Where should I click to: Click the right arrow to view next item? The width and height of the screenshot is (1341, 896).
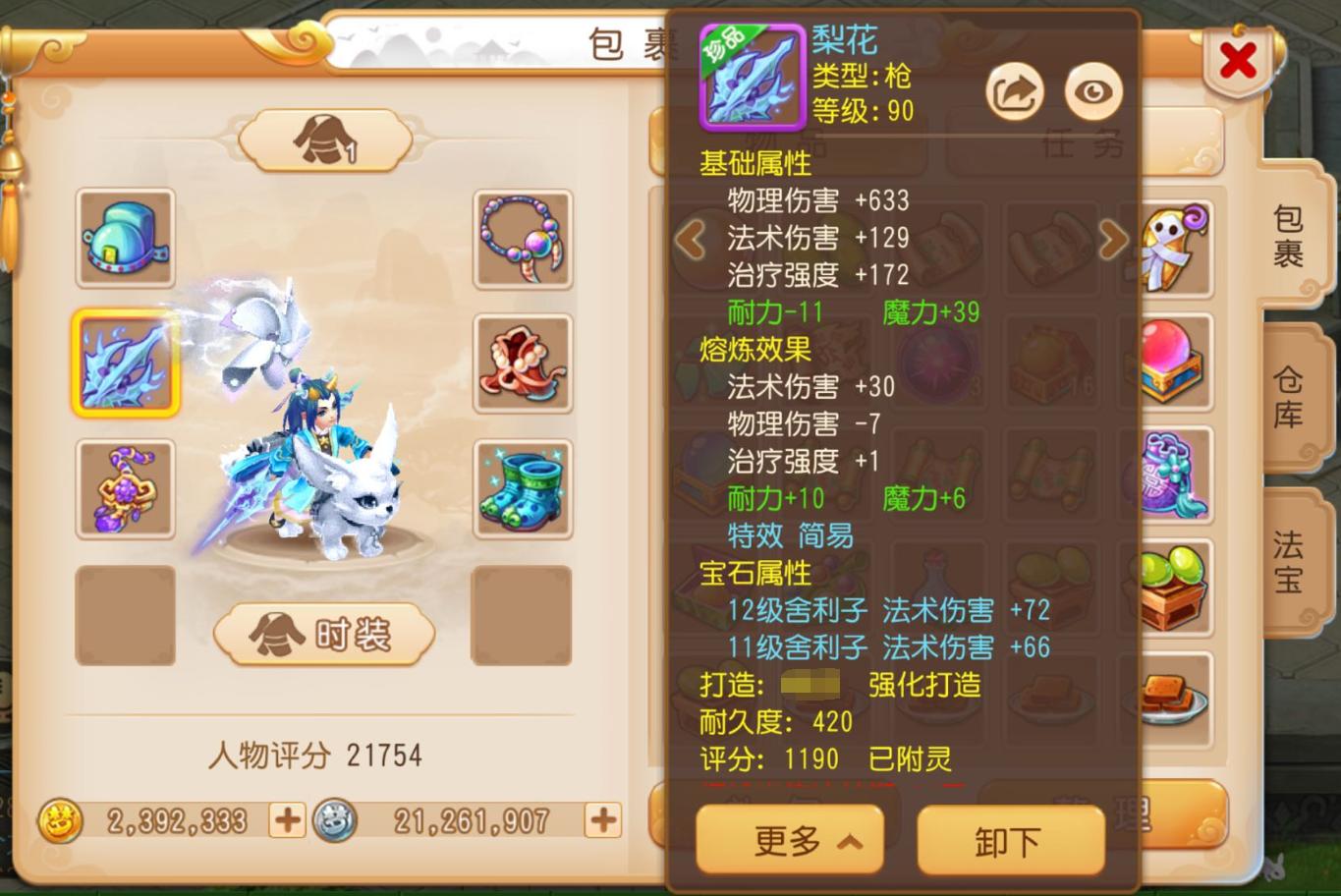(1113, 240)
